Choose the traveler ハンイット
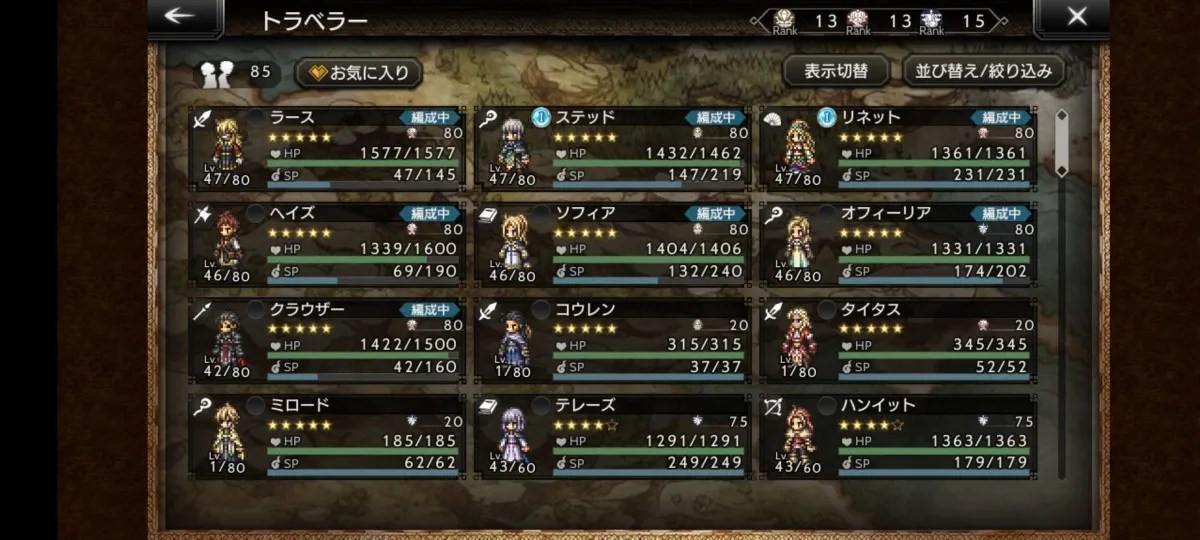The height and width of the screenshot is (540, 1200). [x=899, y=436]
